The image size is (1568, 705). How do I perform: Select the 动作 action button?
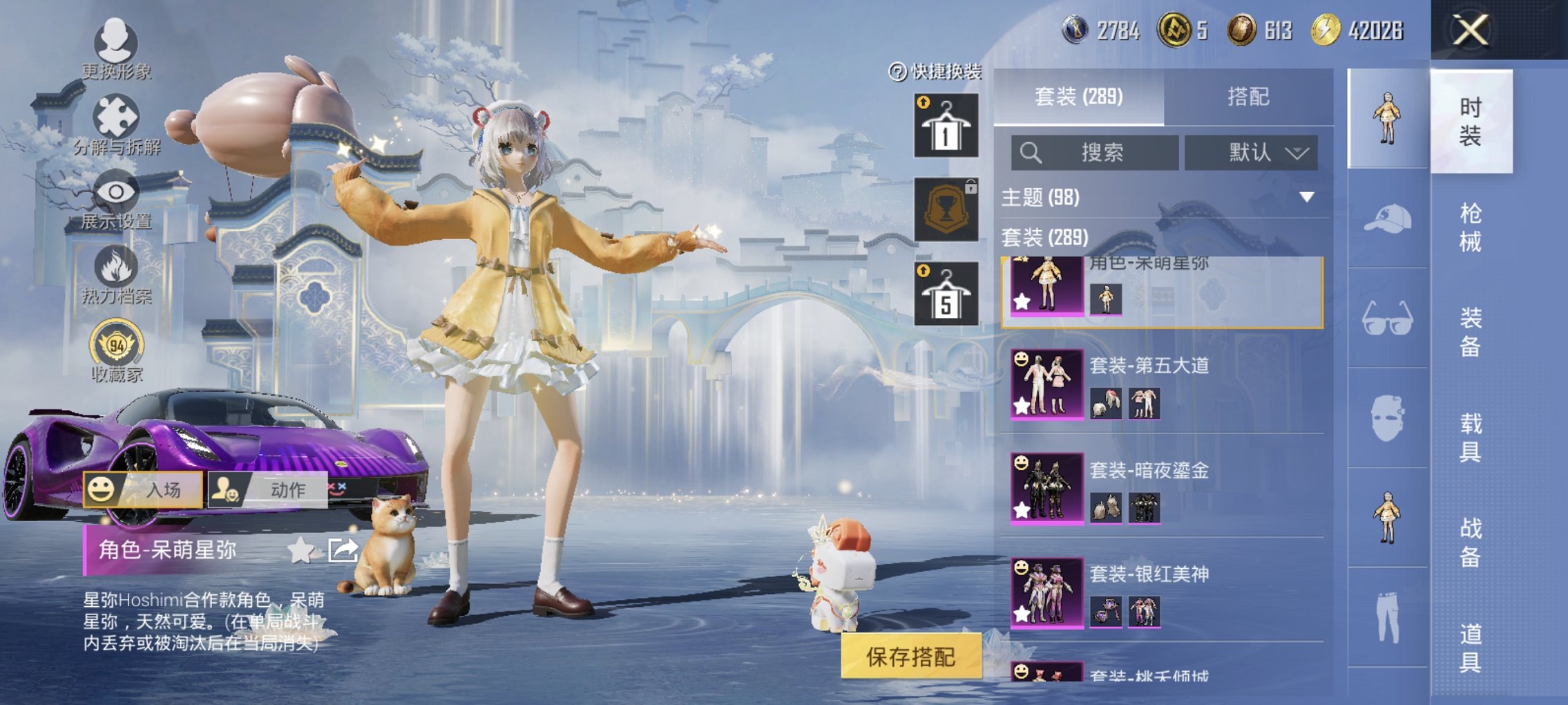pyautogui.click(x=268, y=489)
